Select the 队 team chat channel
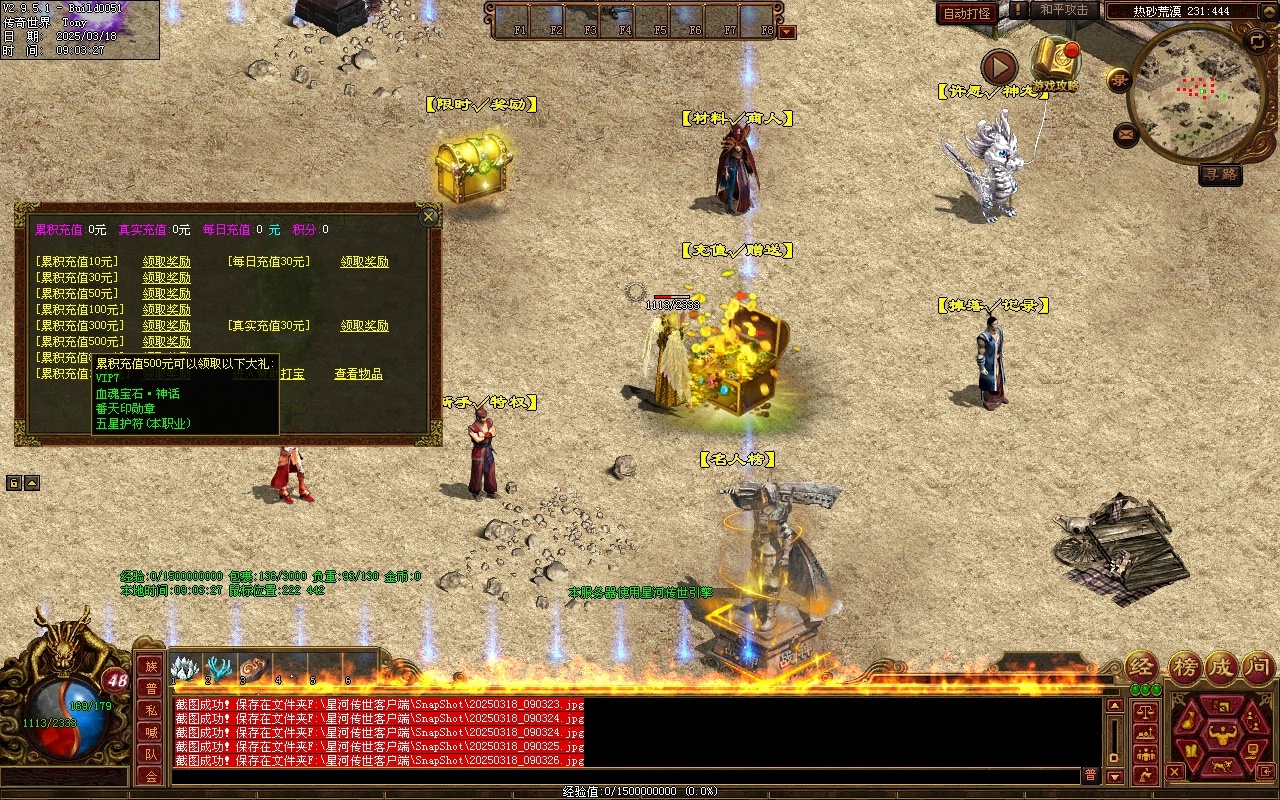The width and height of the screenshot is (1280, 800). coord(150,754)
